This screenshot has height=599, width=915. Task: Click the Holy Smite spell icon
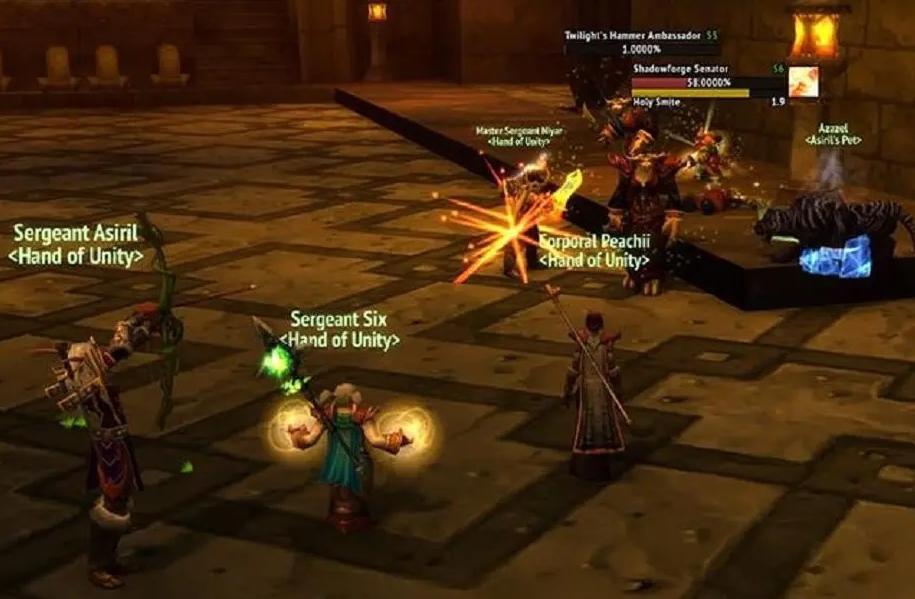[803, 82]
